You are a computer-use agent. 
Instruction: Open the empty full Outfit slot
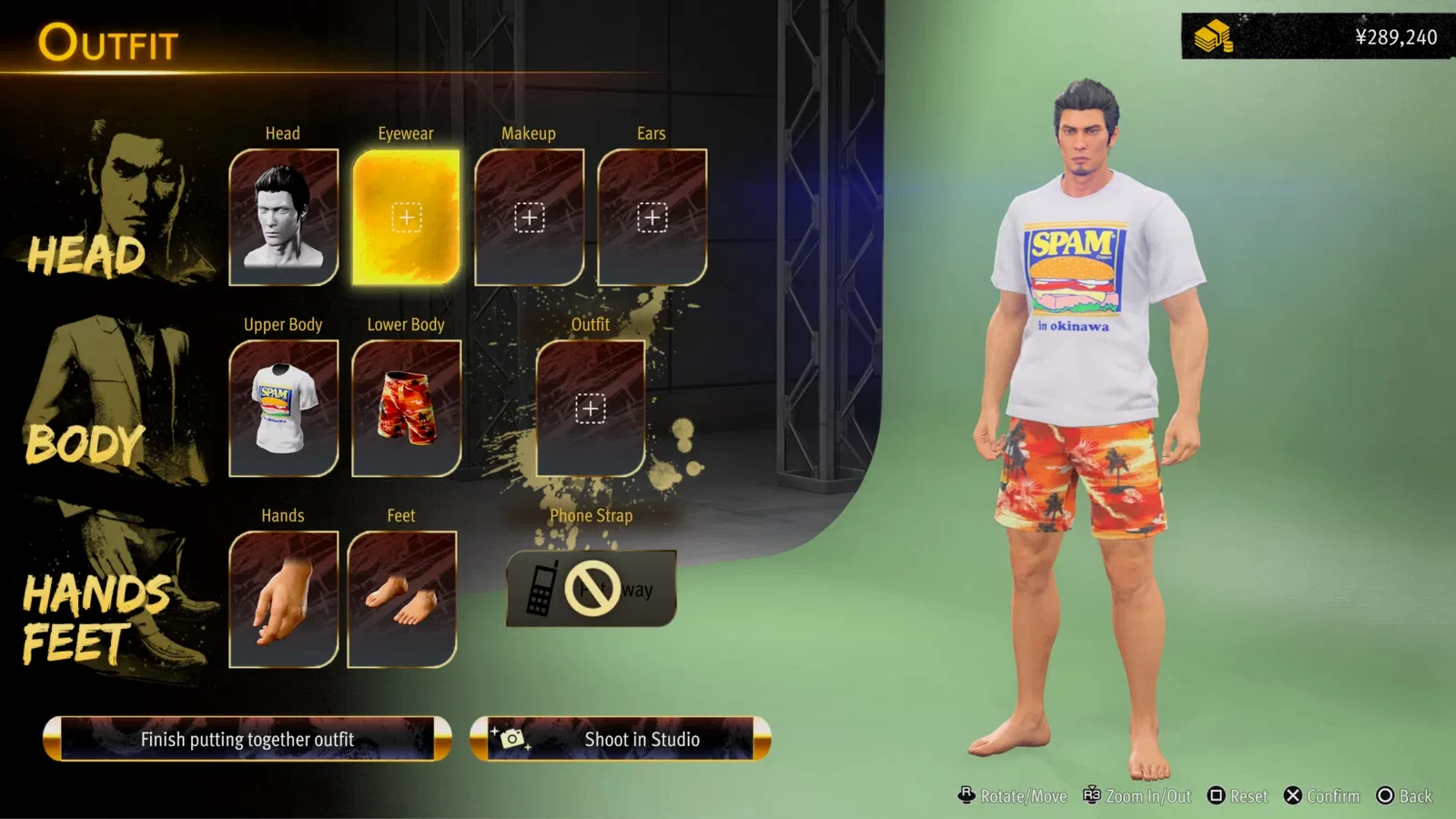click(591, 409)
